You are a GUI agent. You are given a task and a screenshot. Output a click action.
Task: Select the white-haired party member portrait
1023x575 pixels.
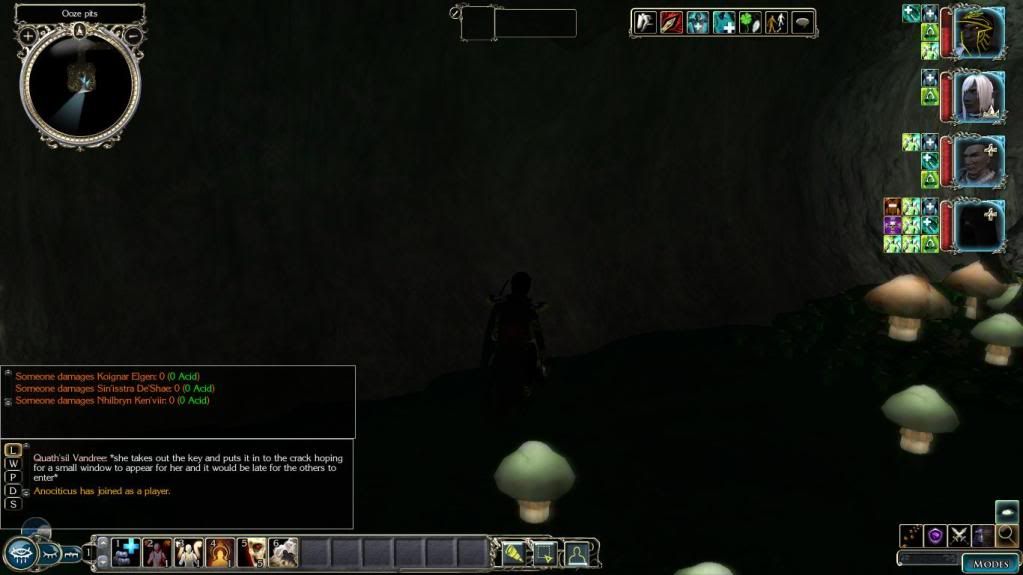tap(978, 96)
